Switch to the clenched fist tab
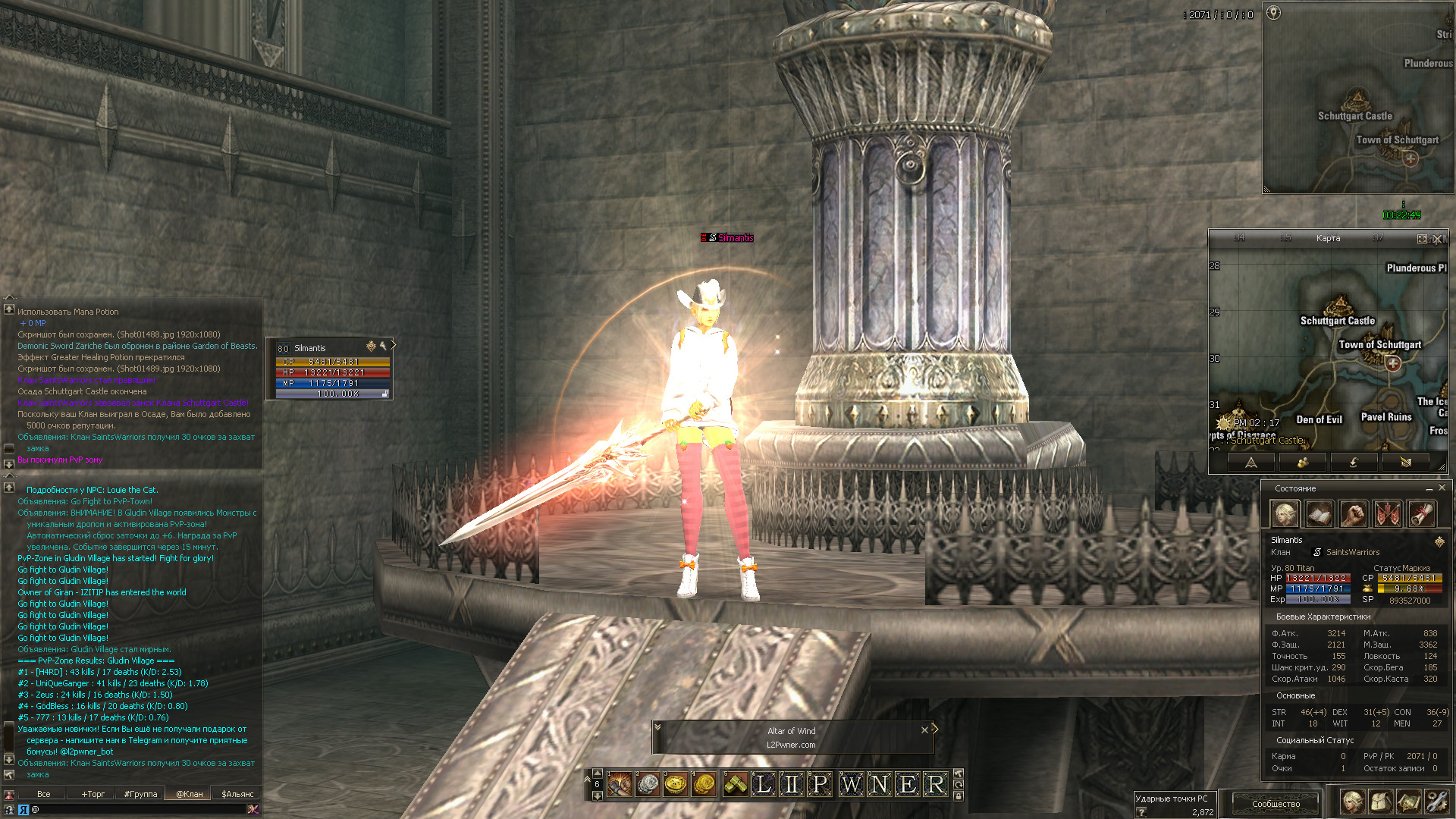This screenshot has height=819, width=1456. 1354,514
